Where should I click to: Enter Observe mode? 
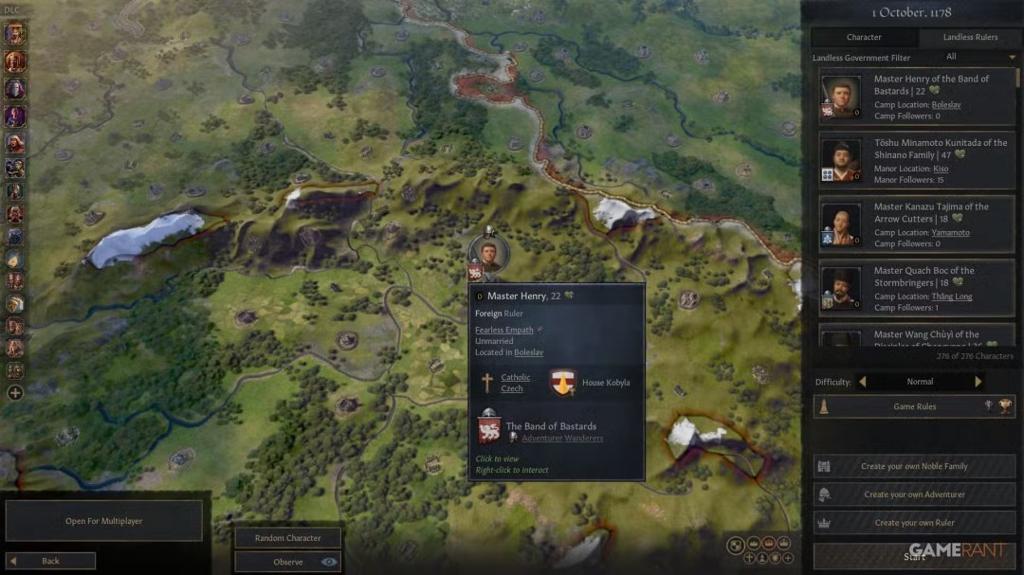point(288,562)
